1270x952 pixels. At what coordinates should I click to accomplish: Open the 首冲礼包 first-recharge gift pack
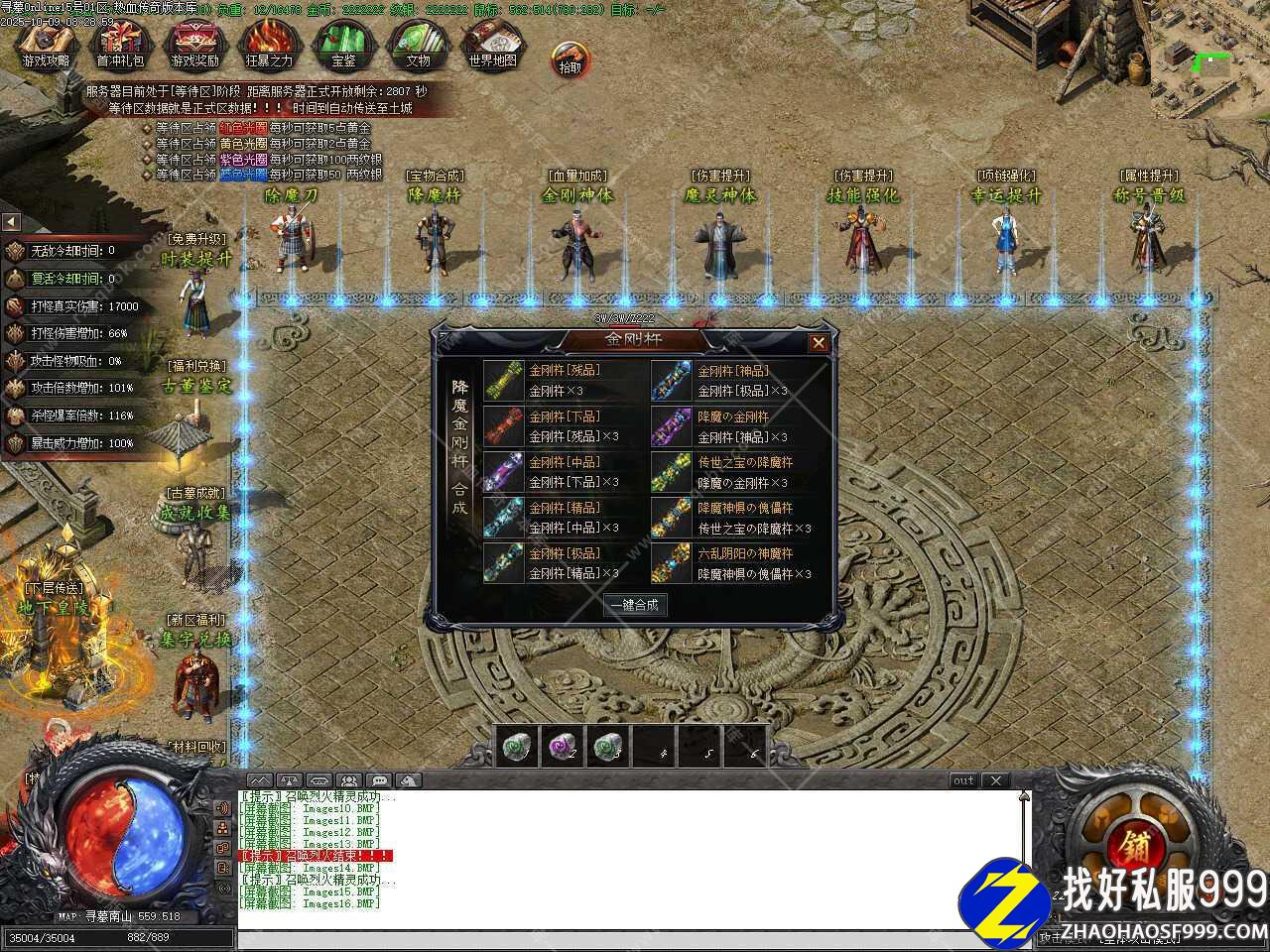click(120, 45)
